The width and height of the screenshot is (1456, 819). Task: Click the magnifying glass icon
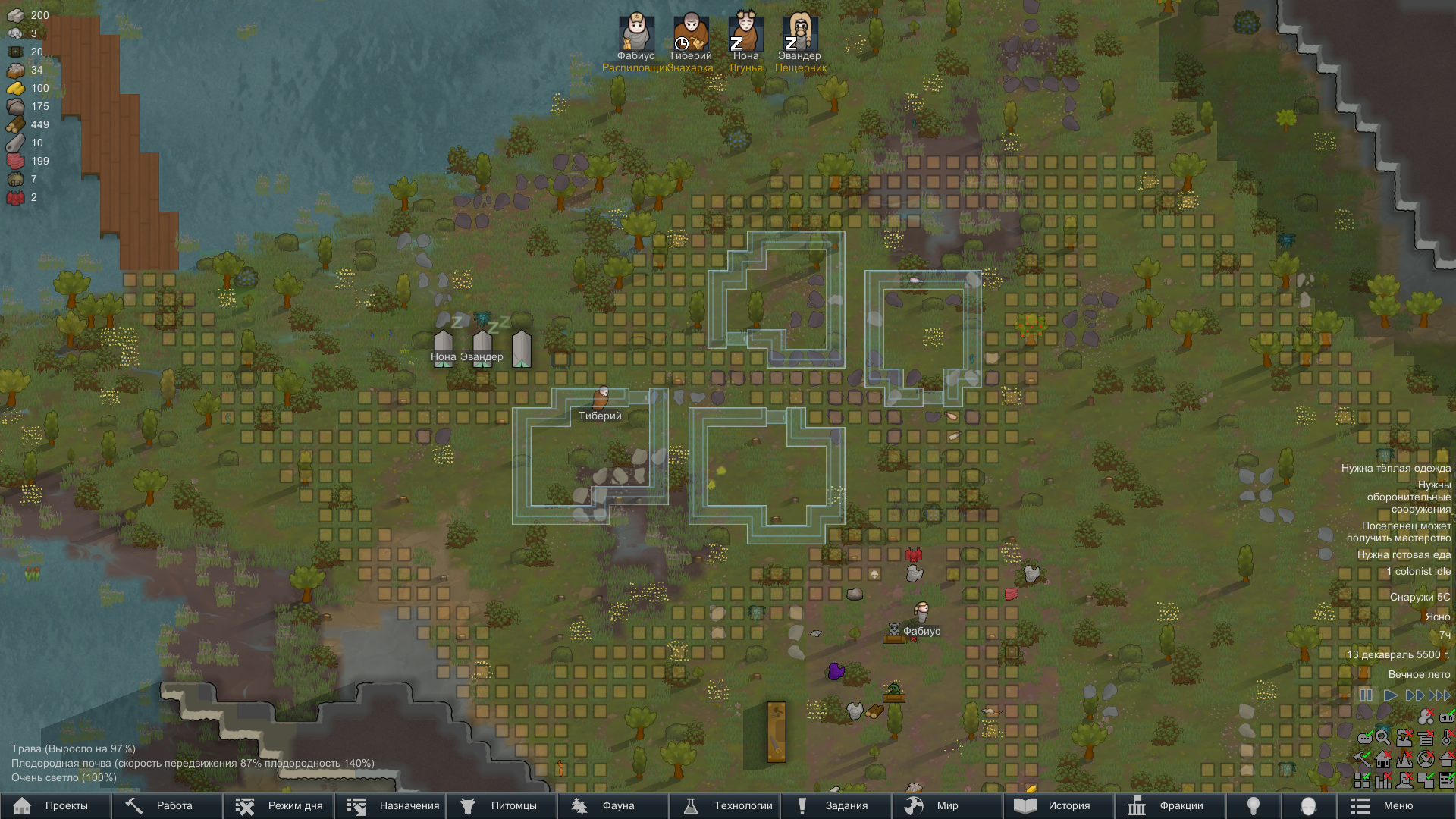[x=1382, y=737]
